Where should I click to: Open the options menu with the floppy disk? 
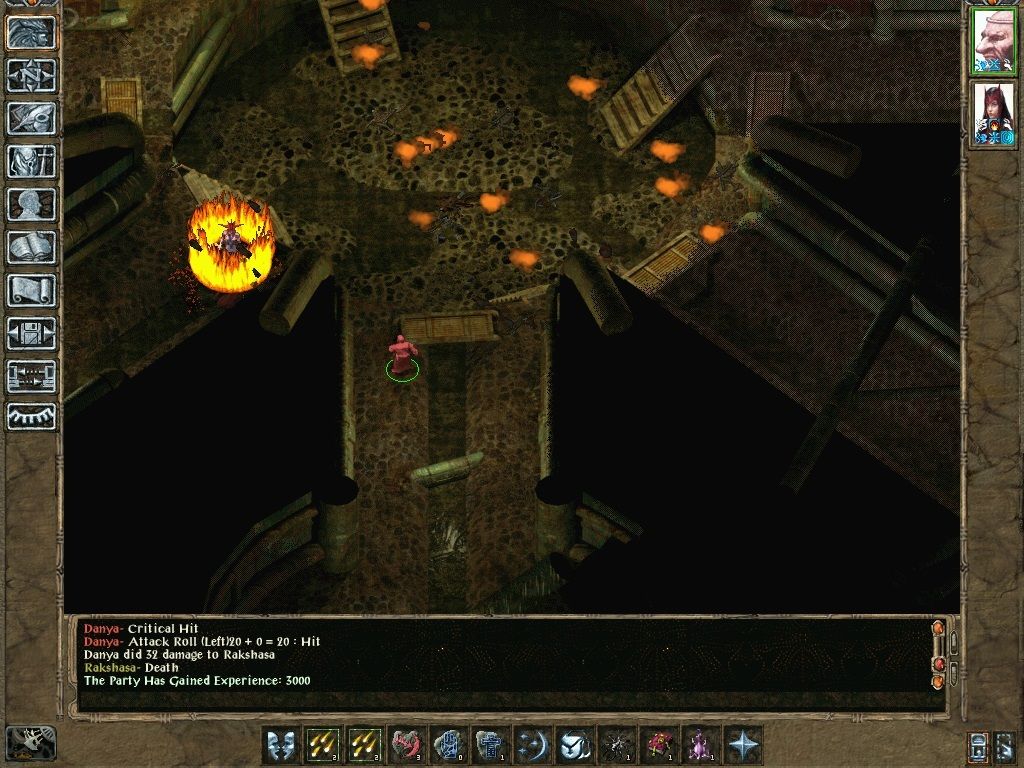click(x=31, y=333)
